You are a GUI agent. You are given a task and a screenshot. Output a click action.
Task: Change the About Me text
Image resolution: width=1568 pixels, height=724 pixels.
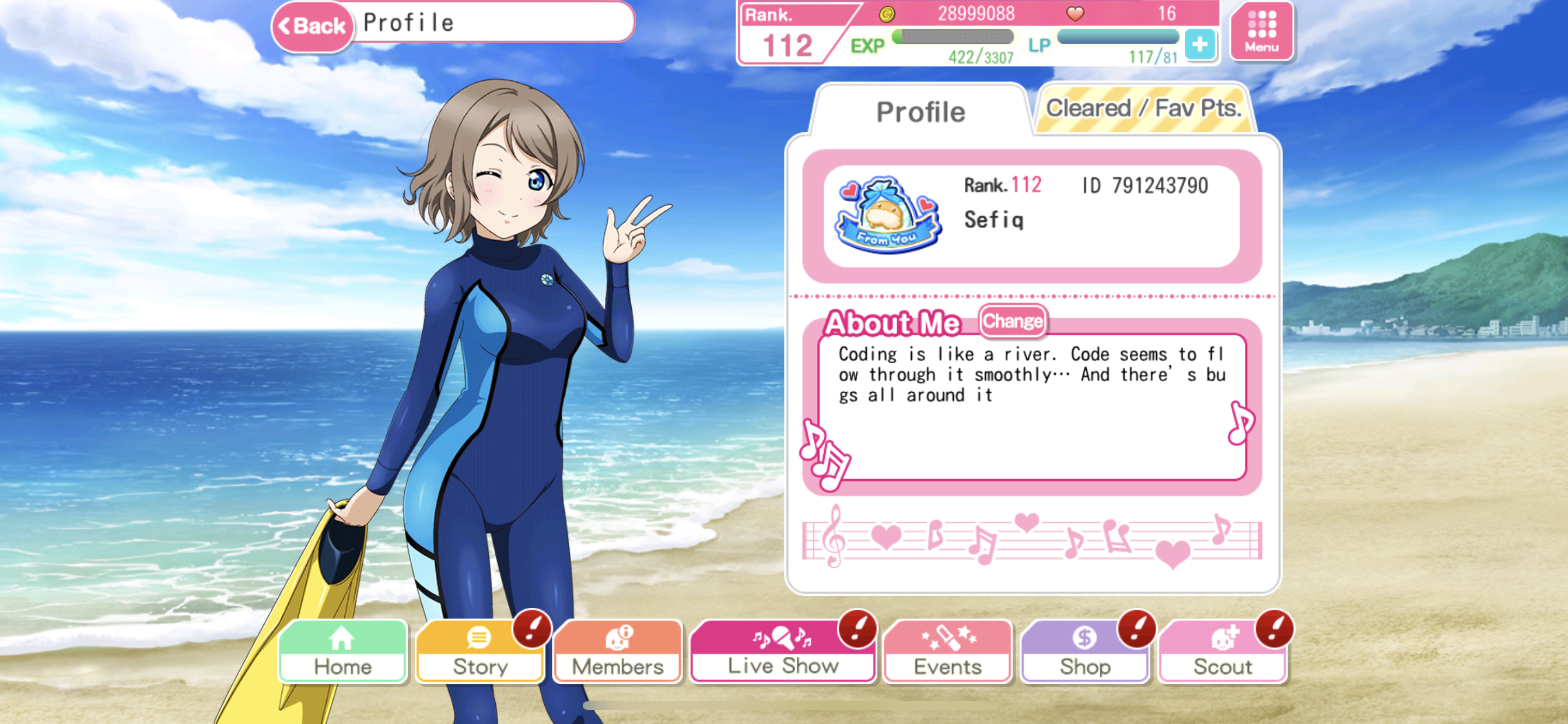coord(1012,321)
